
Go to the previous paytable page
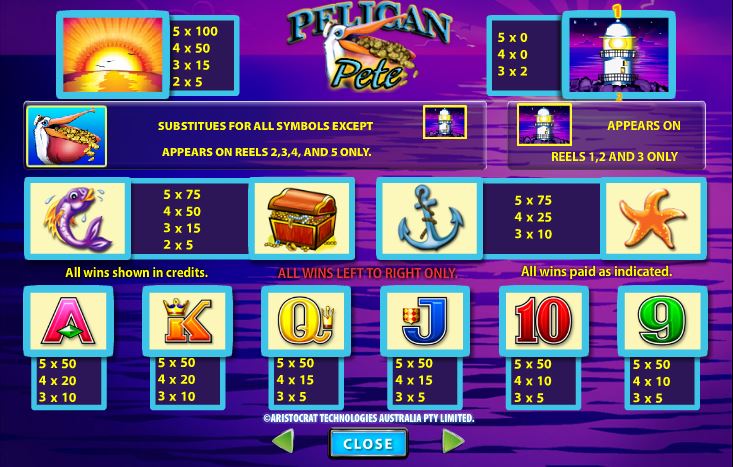[x=283, y=441]
